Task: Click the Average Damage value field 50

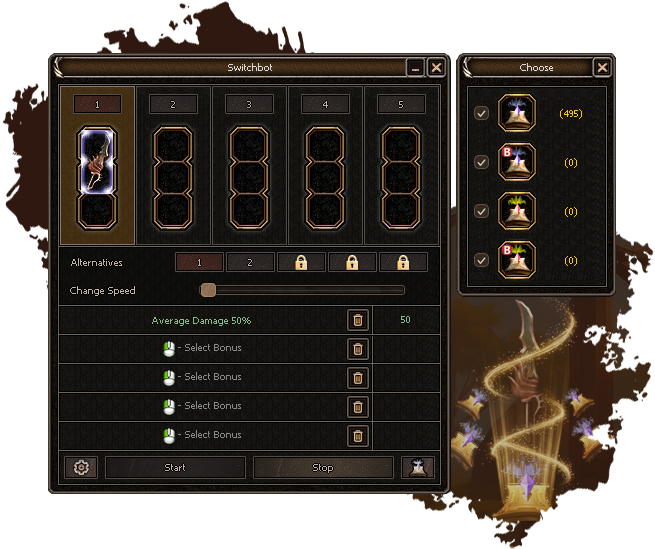Action: (x=405, y=320)
